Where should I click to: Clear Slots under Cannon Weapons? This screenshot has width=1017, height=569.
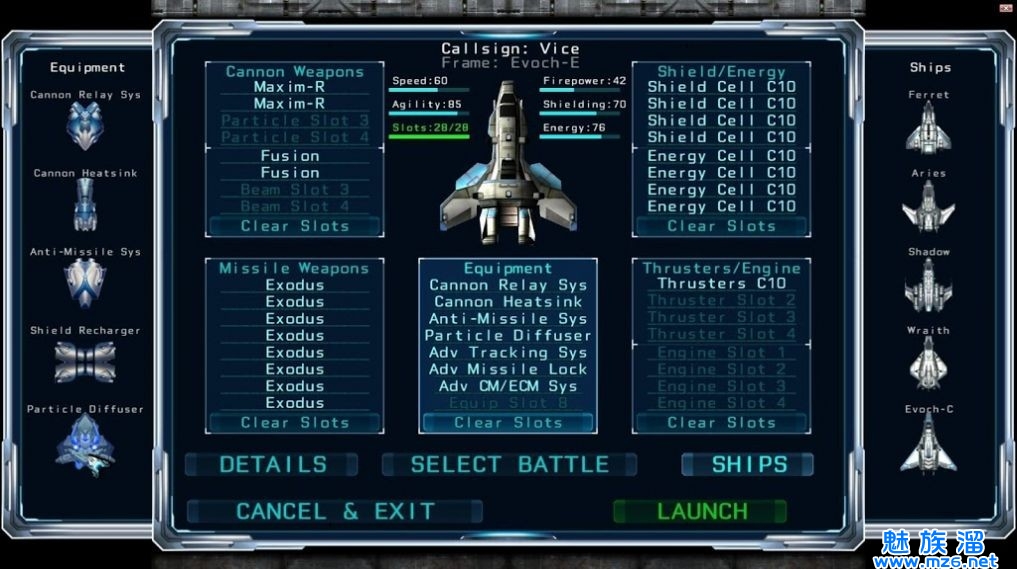point(294,226)
